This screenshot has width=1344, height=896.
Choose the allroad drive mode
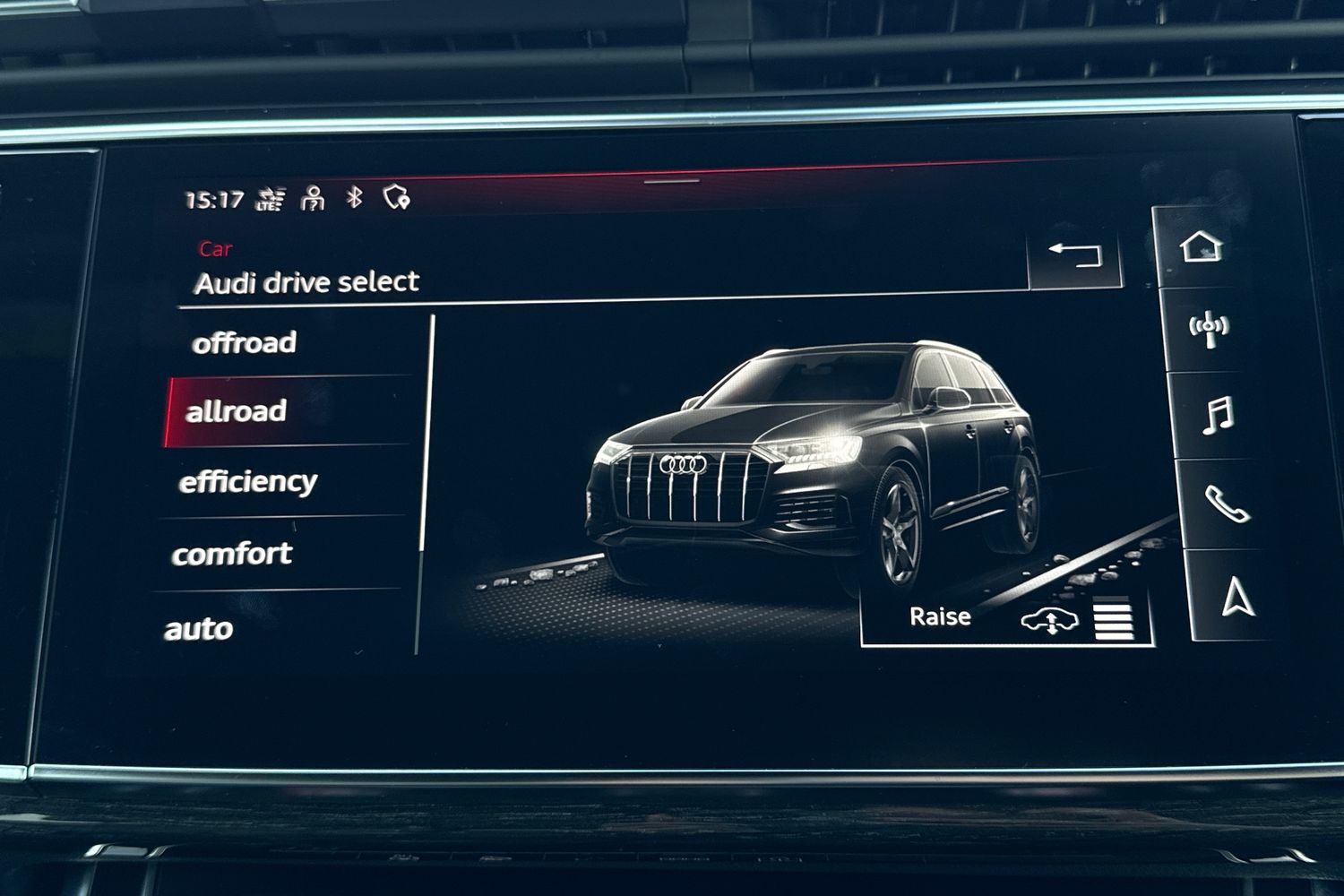point(237,411)
